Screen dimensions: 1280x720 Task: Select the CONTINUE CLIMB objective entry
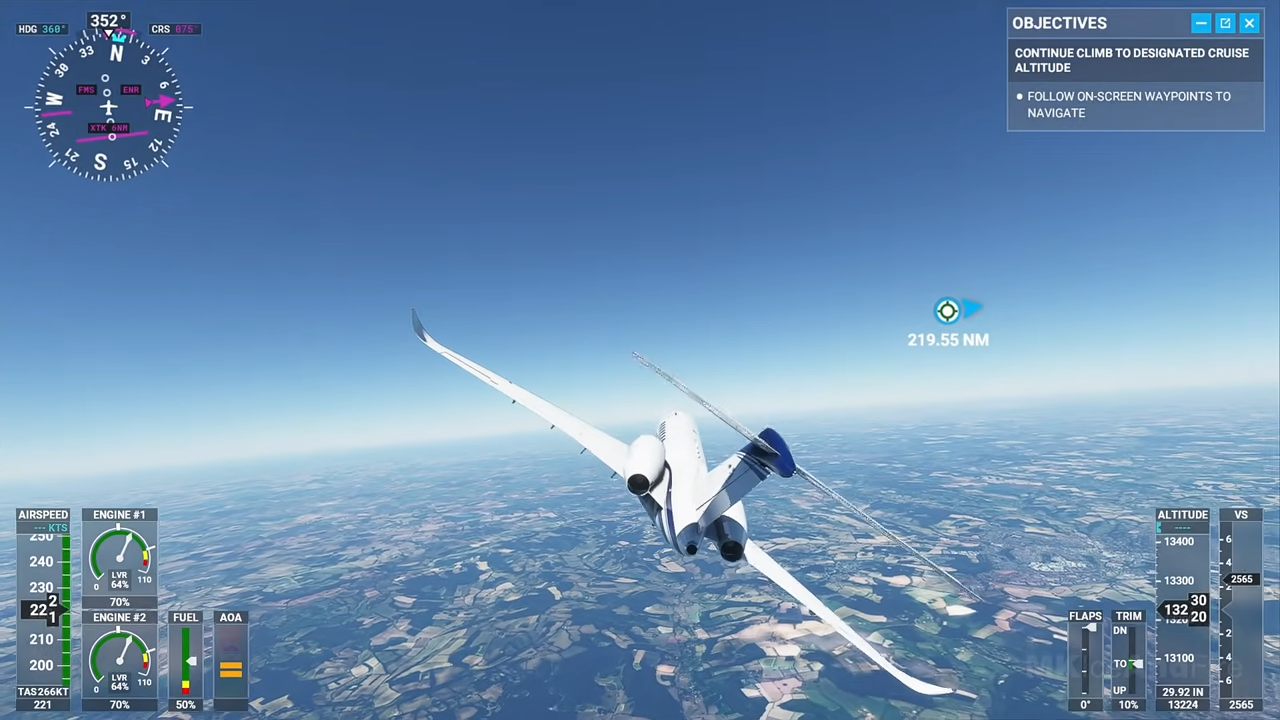coord(1132,60)
